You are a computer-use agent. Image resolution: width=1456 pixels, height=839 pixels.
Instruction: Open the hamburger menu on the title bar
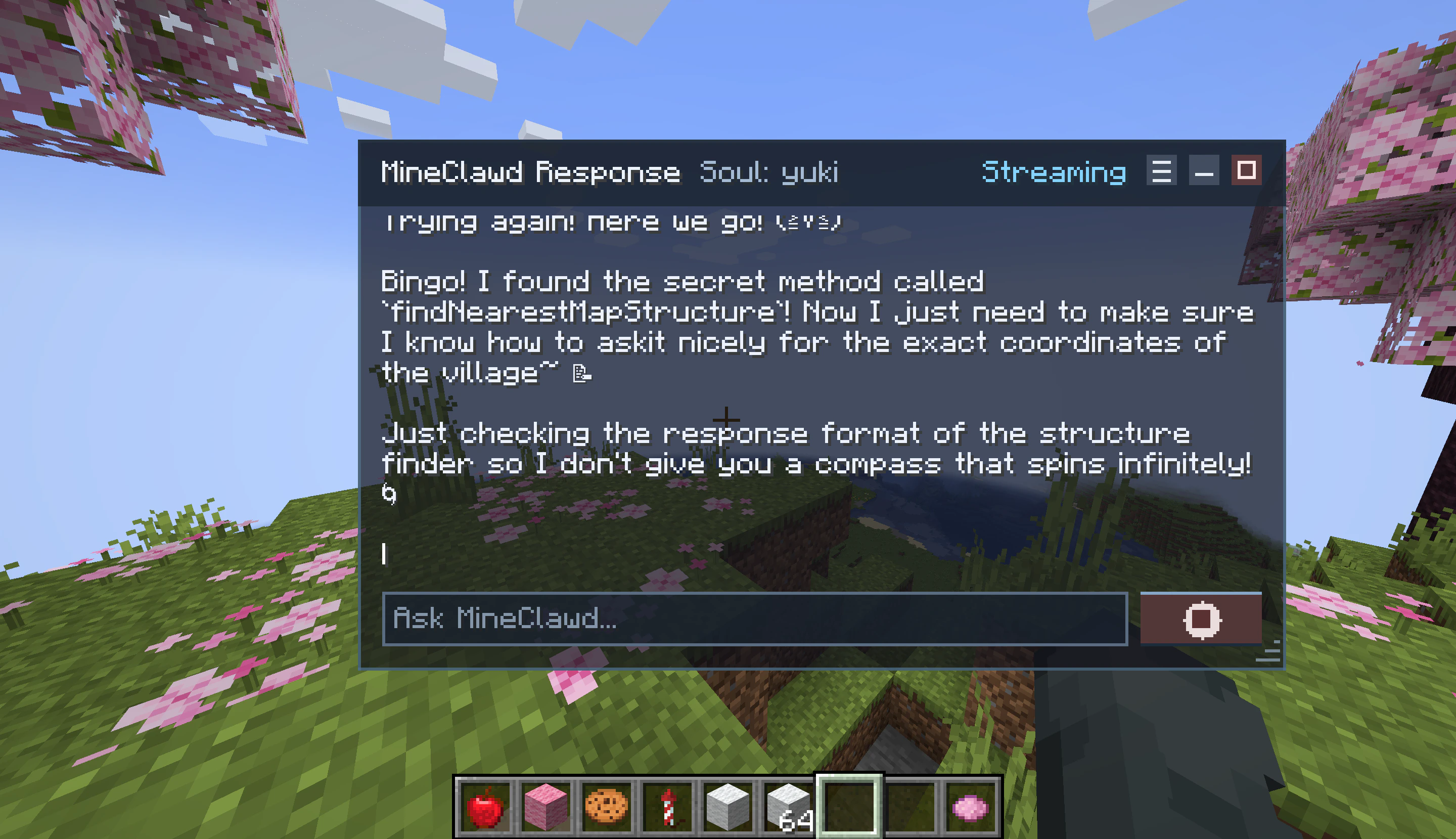1162,170
